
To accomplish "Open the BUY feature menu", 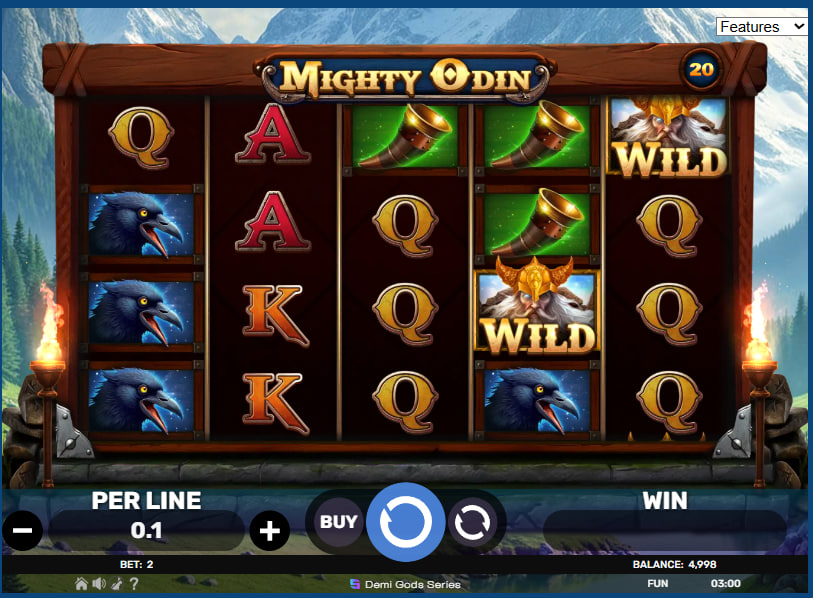I will coord(338,521).
